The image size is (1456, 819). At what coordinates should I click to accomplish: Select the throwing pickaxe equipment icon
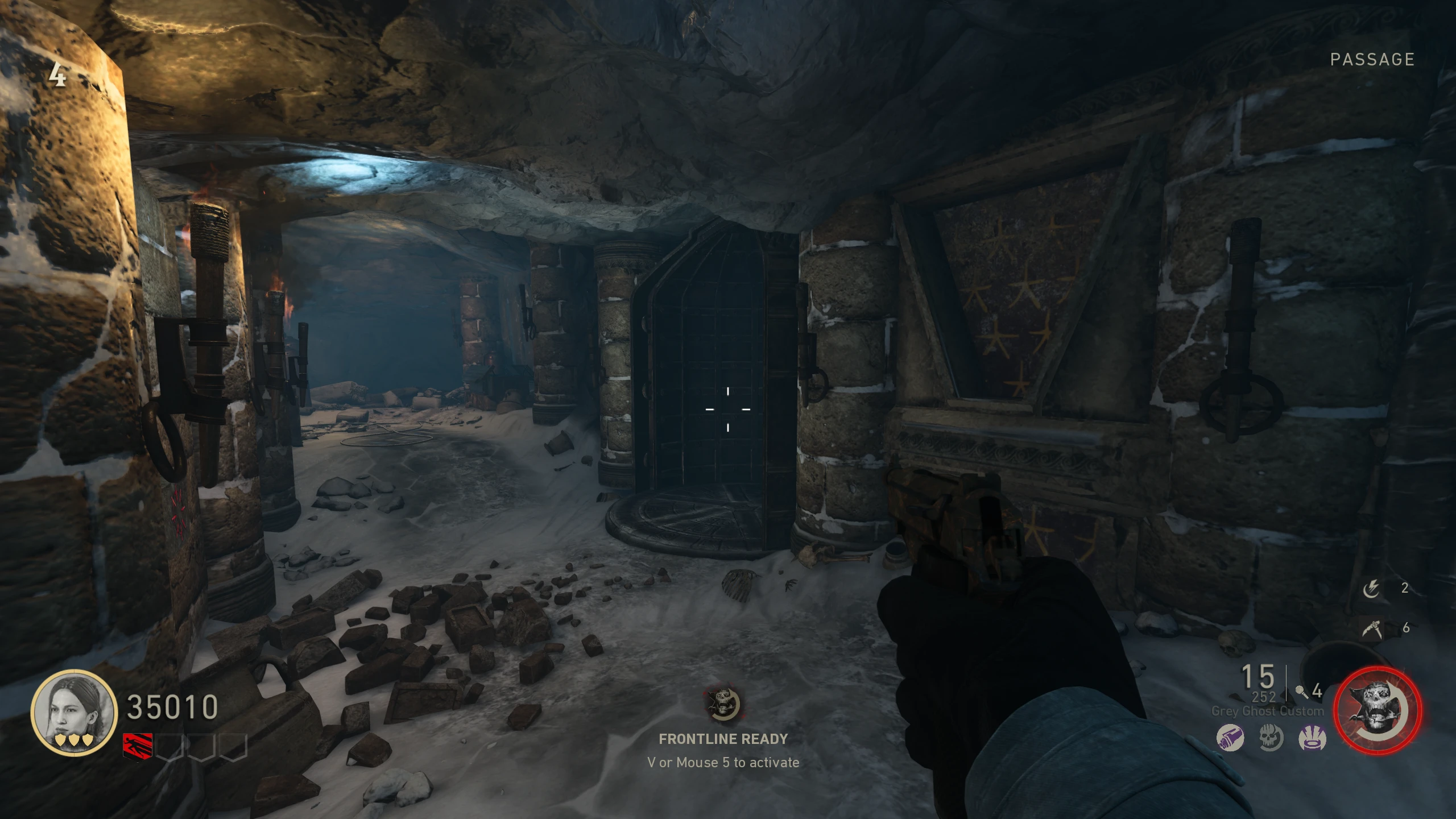pos(1372,628)
